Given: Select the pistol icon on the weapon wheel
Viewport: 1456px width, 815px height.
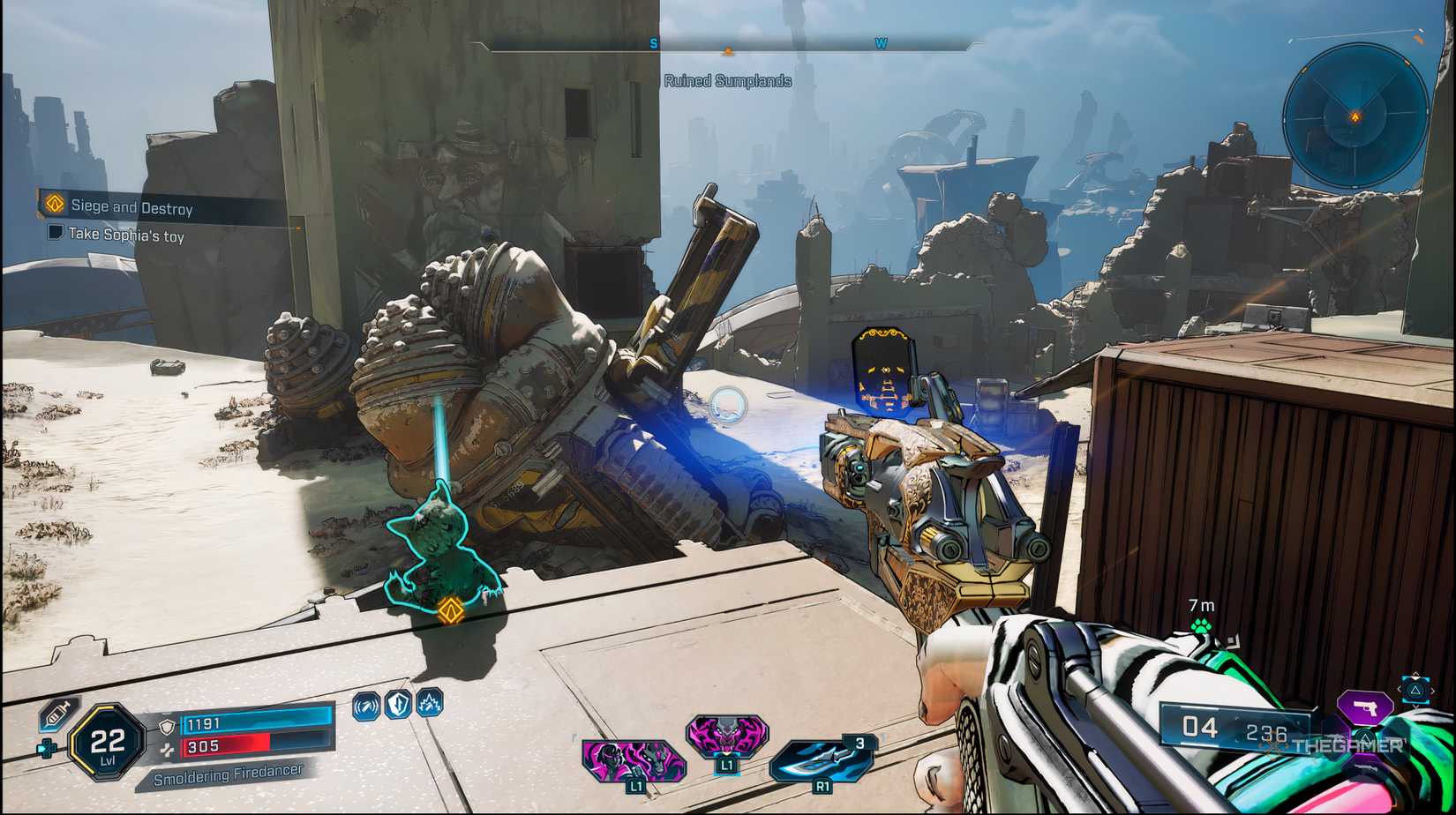Looking at the screenshot, I should (x=1365, y=707).
